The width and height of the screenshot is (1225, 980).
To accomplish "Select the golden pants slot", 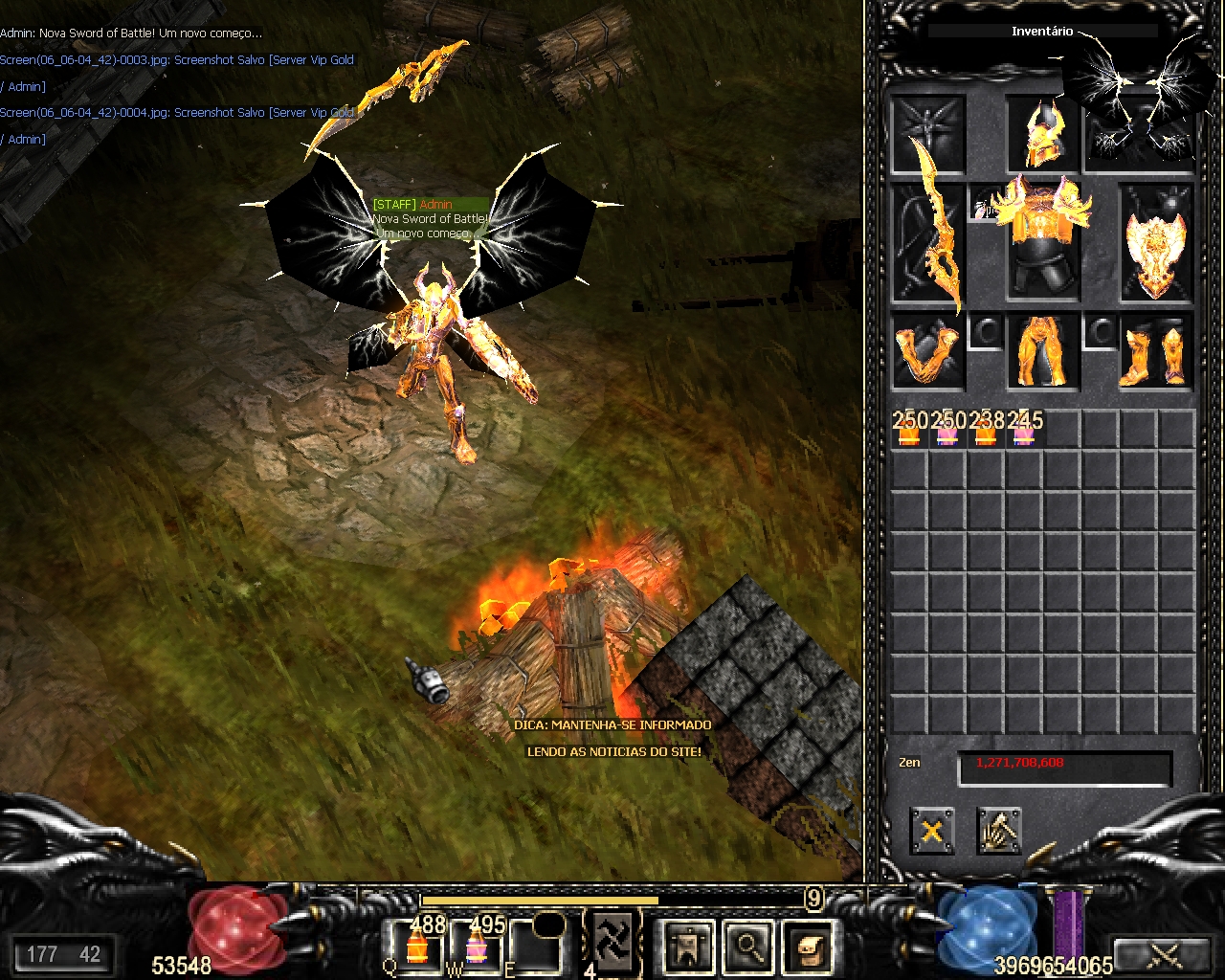I will coord(1042,352).
